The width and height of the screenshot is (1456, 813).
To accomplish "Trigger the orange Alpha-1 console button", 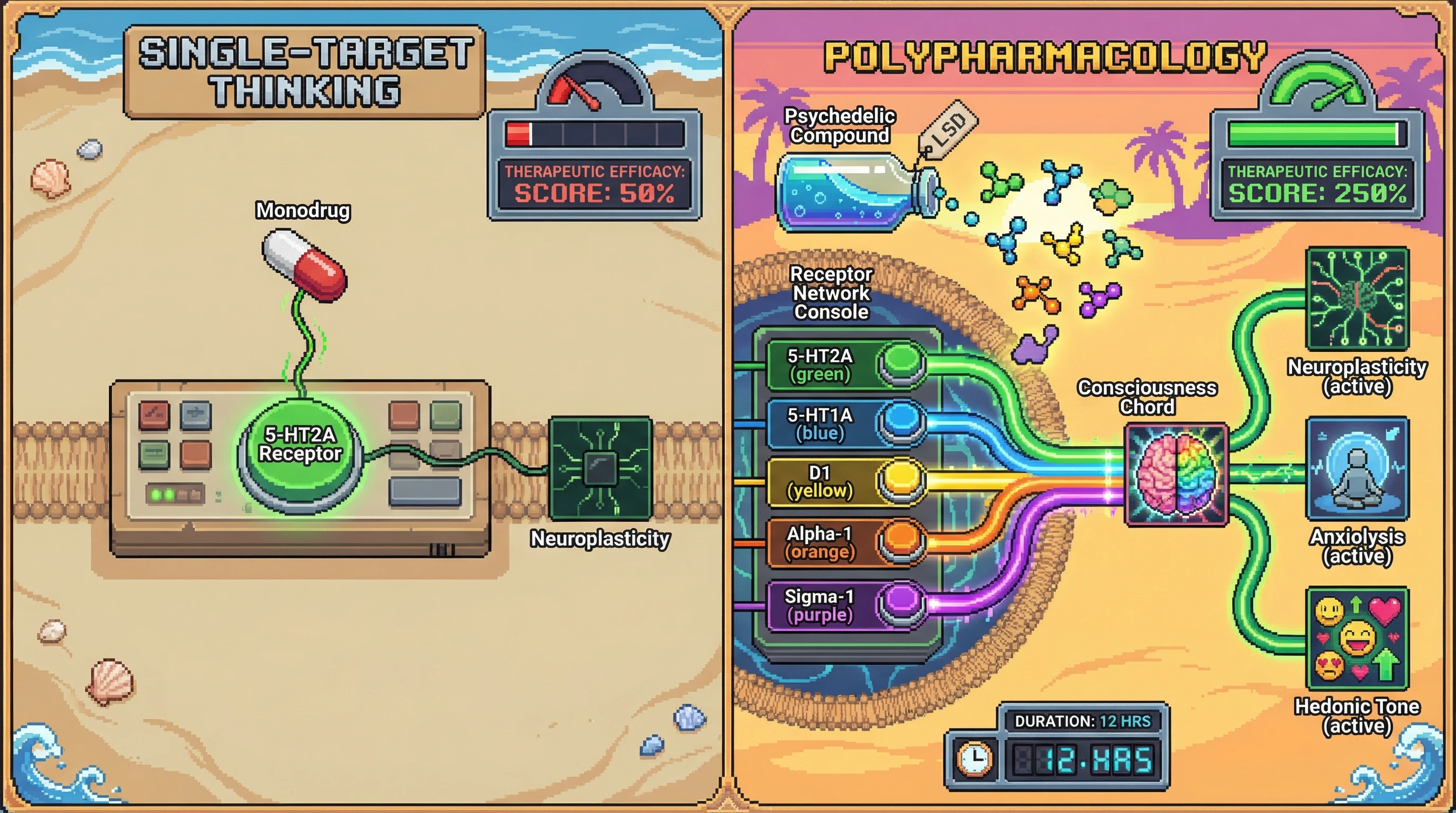I will [x=902, y=539].
